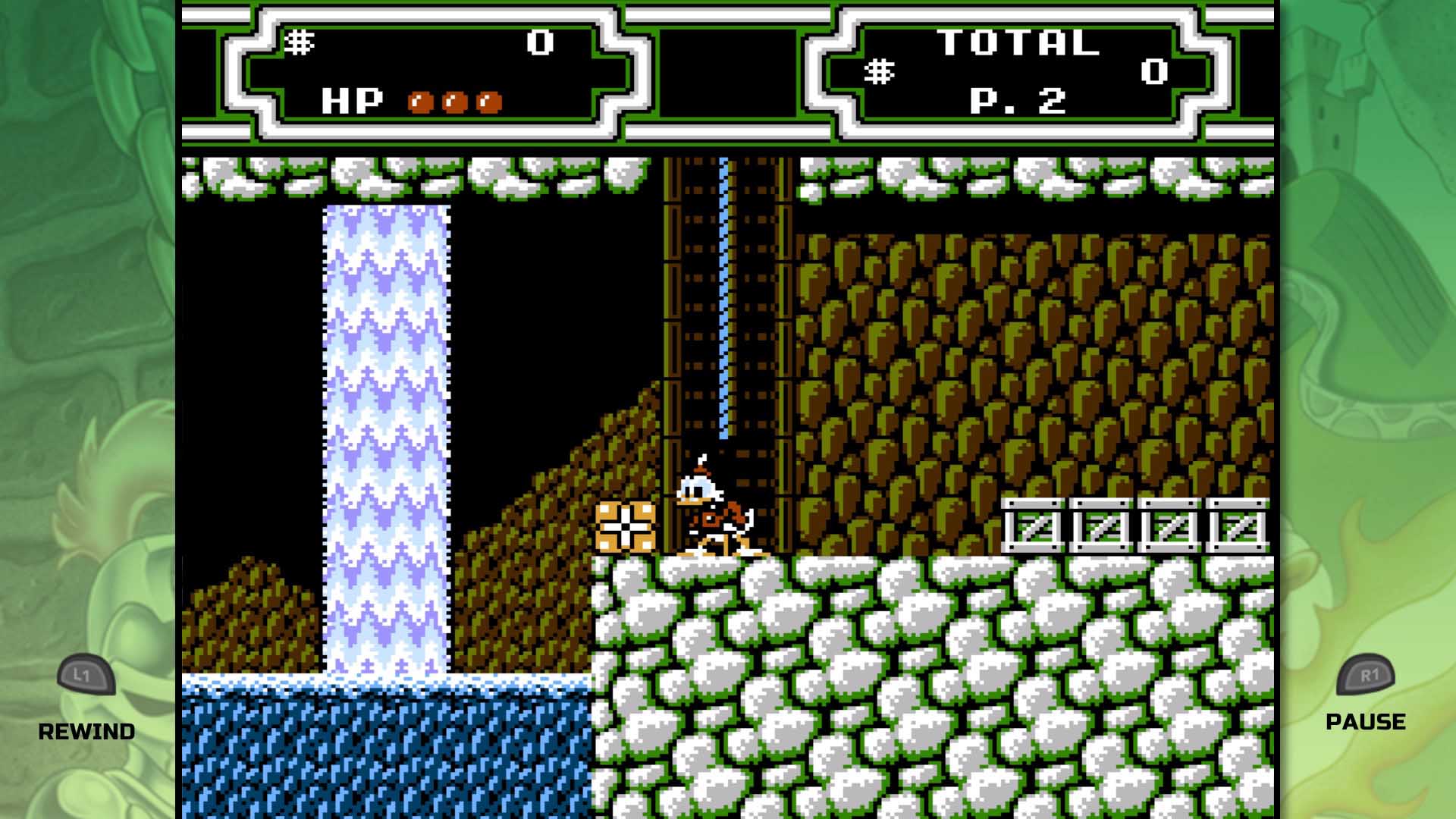Select the third HP orb indicator
1456x819 pixels.
tap(488, 101)
